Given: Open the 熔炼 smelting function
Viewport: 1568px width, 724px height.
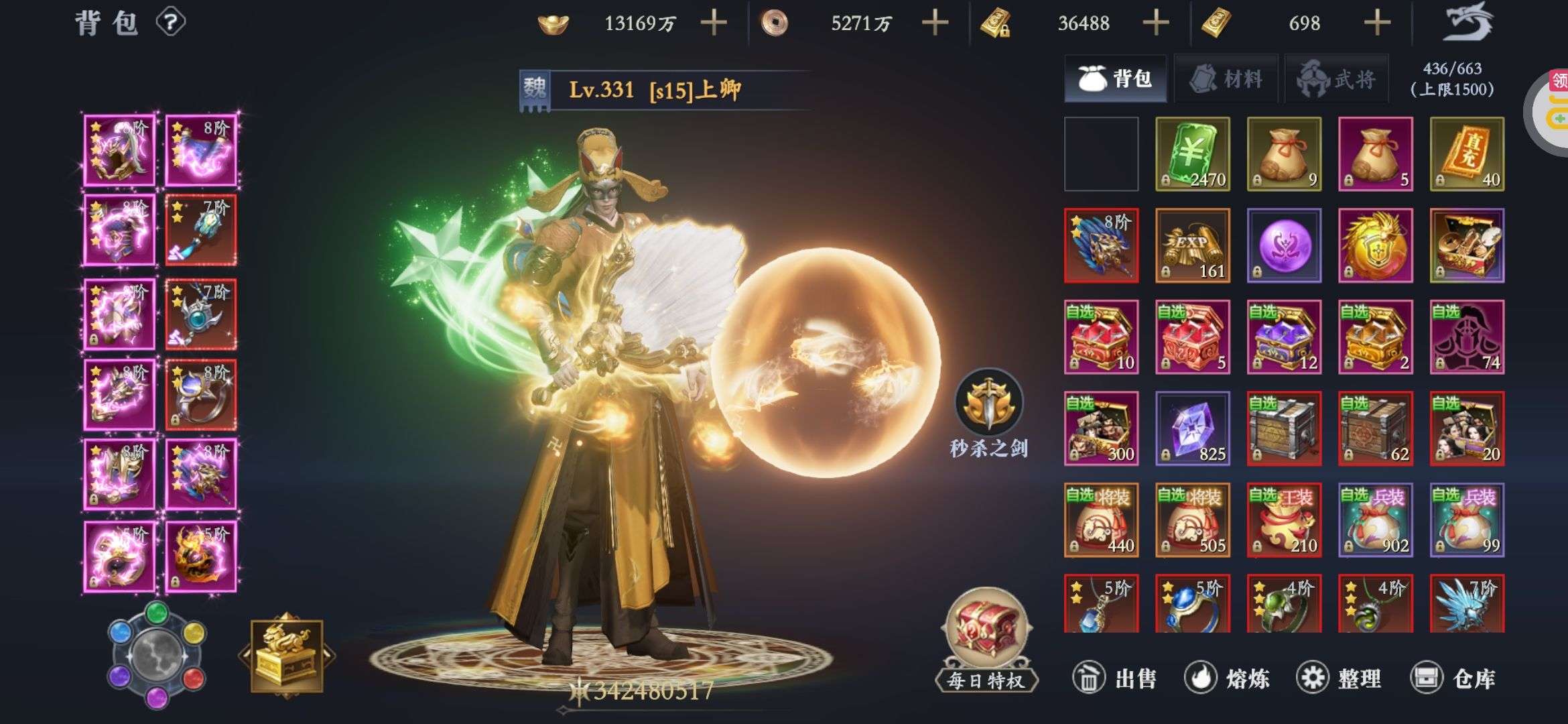Looking at the screenshot, I should click(1226, 678).
